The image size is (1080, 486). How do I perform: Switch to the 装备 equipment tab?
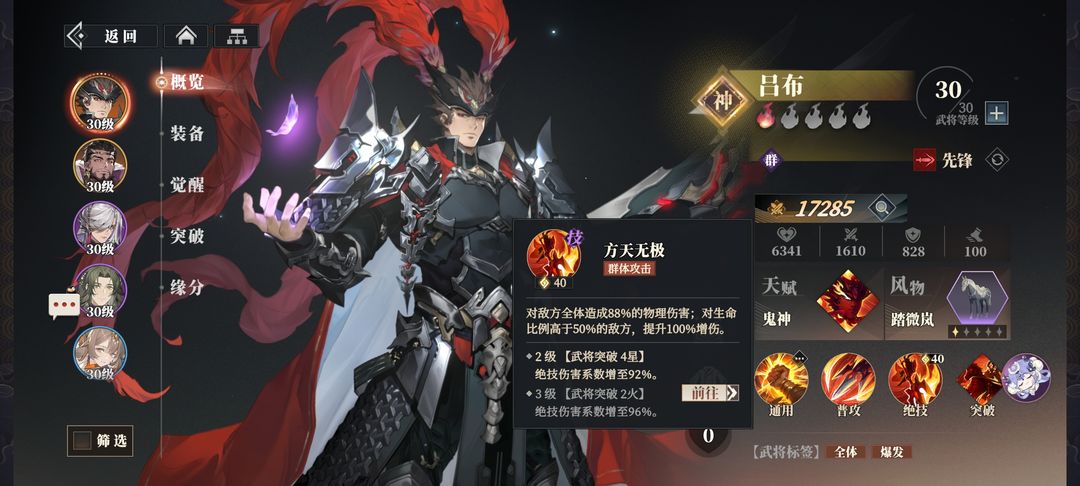(x=186, y=133)
